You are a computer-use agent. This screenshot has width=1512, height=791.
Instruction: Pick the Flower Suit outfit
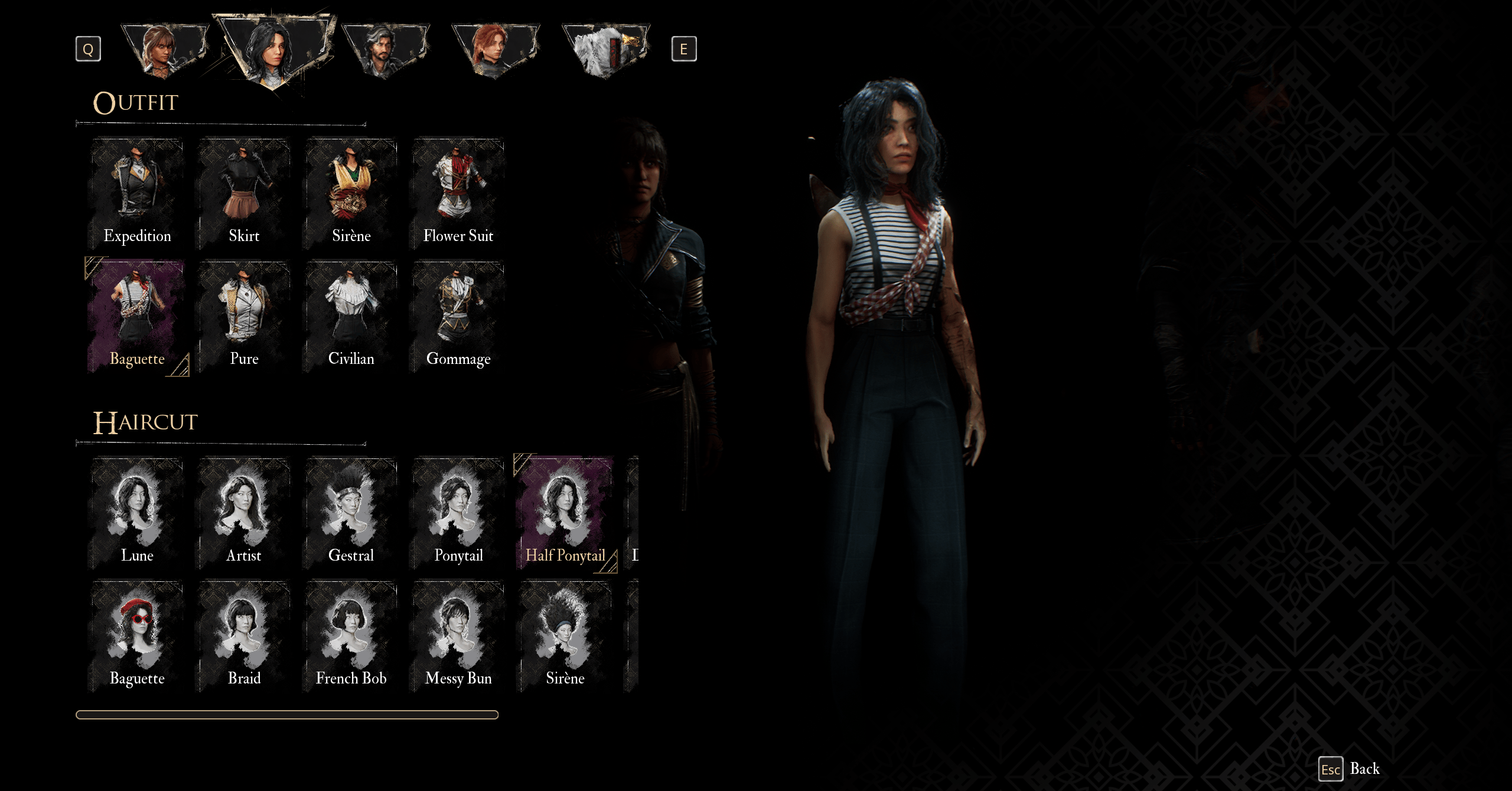pyautogui.click(x=458, y=193)
